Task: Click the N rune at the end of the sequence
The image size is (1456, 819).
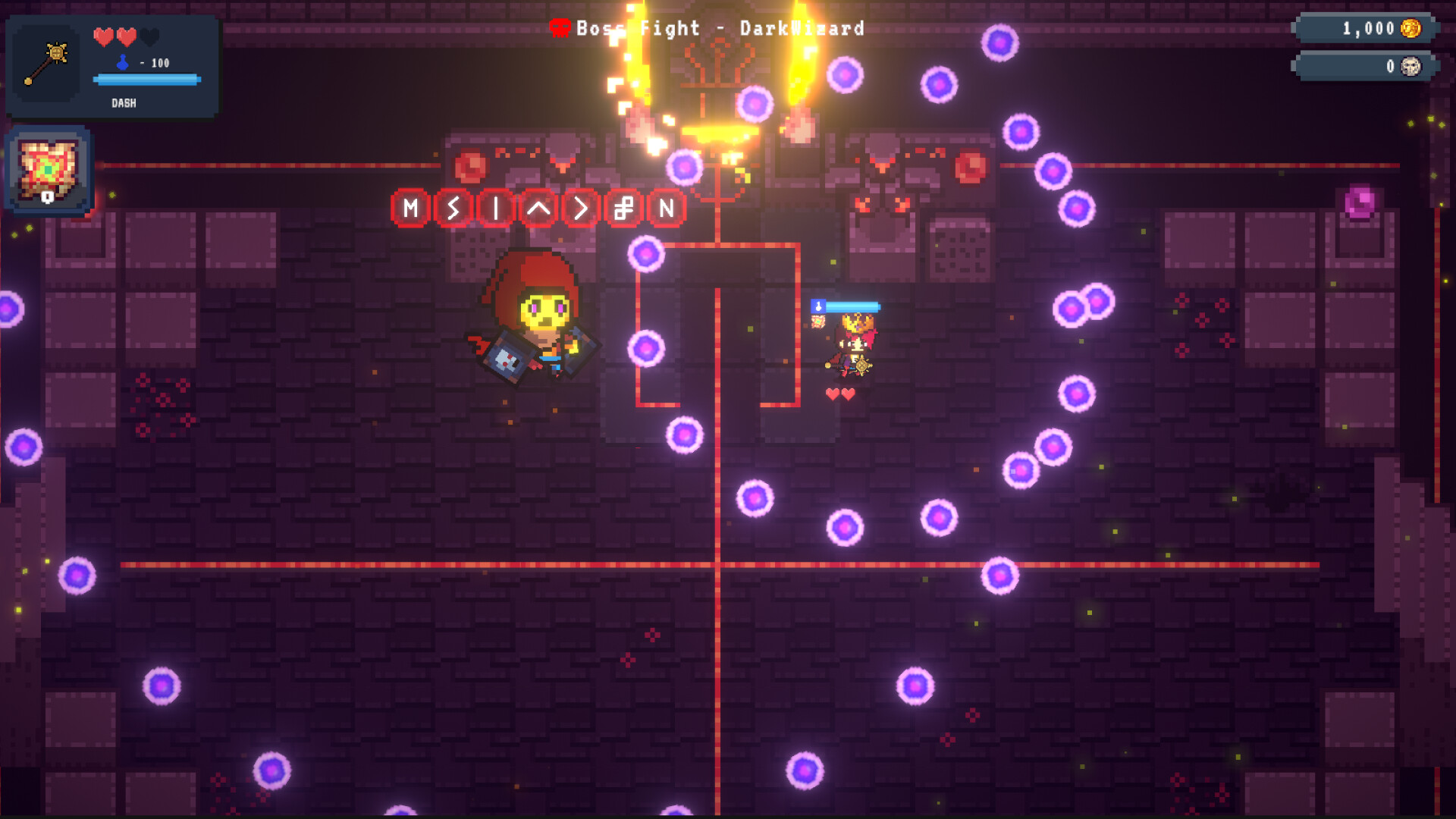Action: click(x=667, y=207)
